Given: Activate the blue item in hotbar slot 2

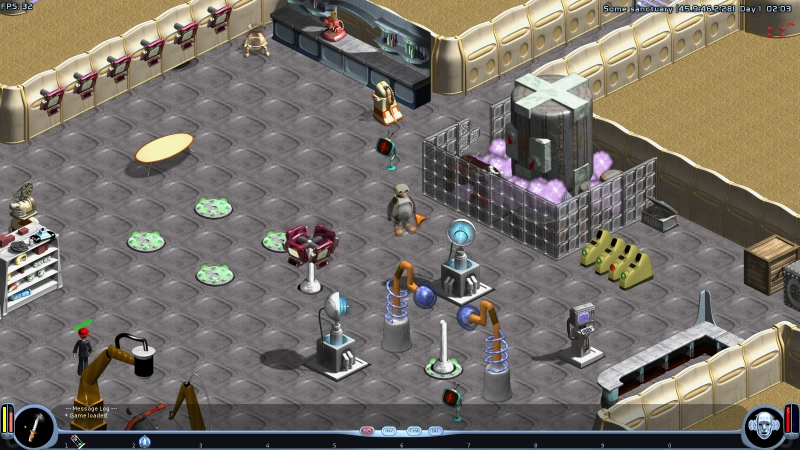Looking at the screenshot, I should point(145,441).
